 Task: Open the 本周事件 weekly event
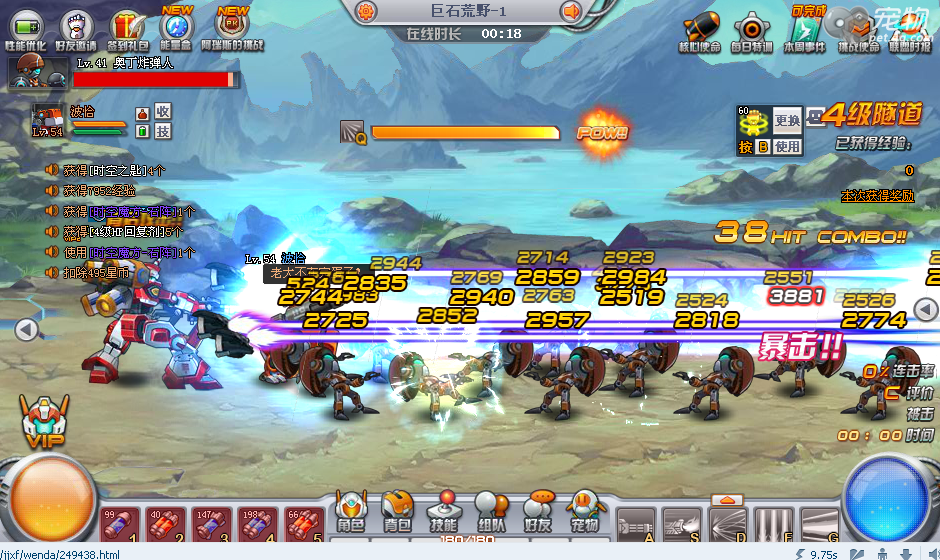tap(804, 30)
